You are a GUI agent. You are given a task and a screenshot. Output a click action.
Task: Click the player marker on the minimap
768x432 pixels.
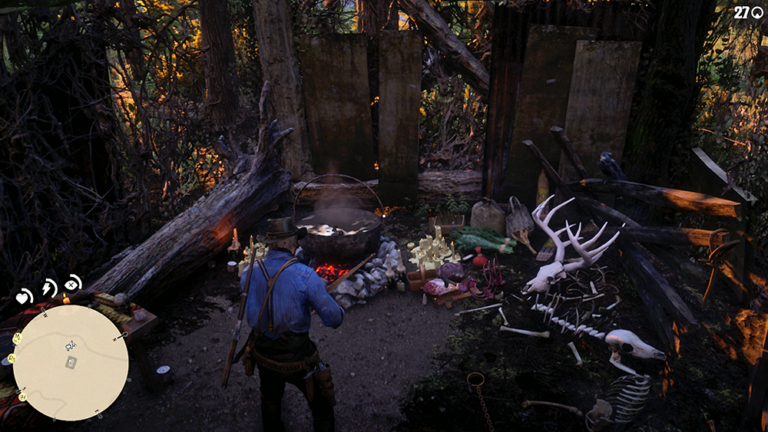coord(70,362)
